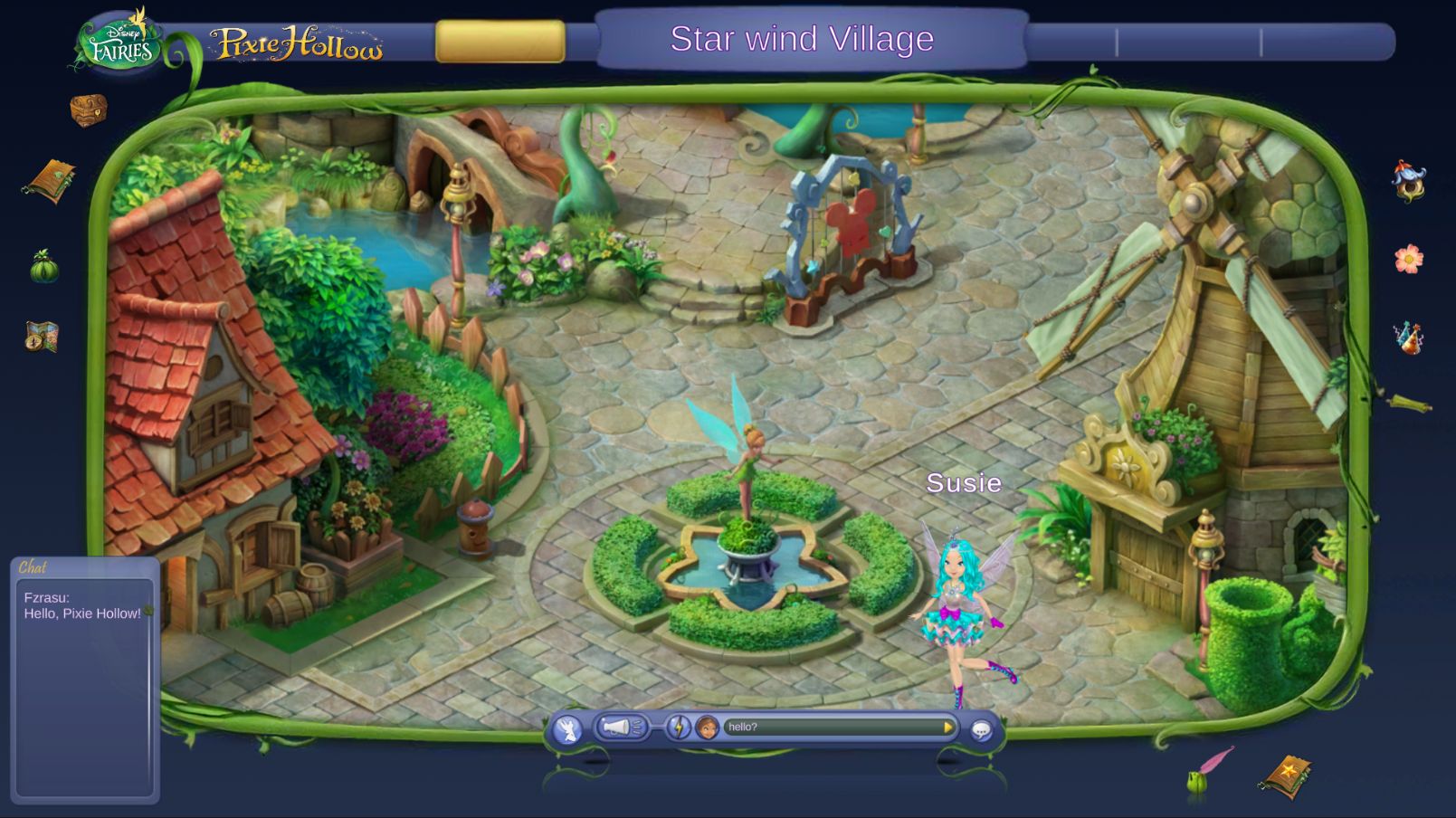
Task: Send the chat message with yellow arrow
Action: [x=947, y=727]
